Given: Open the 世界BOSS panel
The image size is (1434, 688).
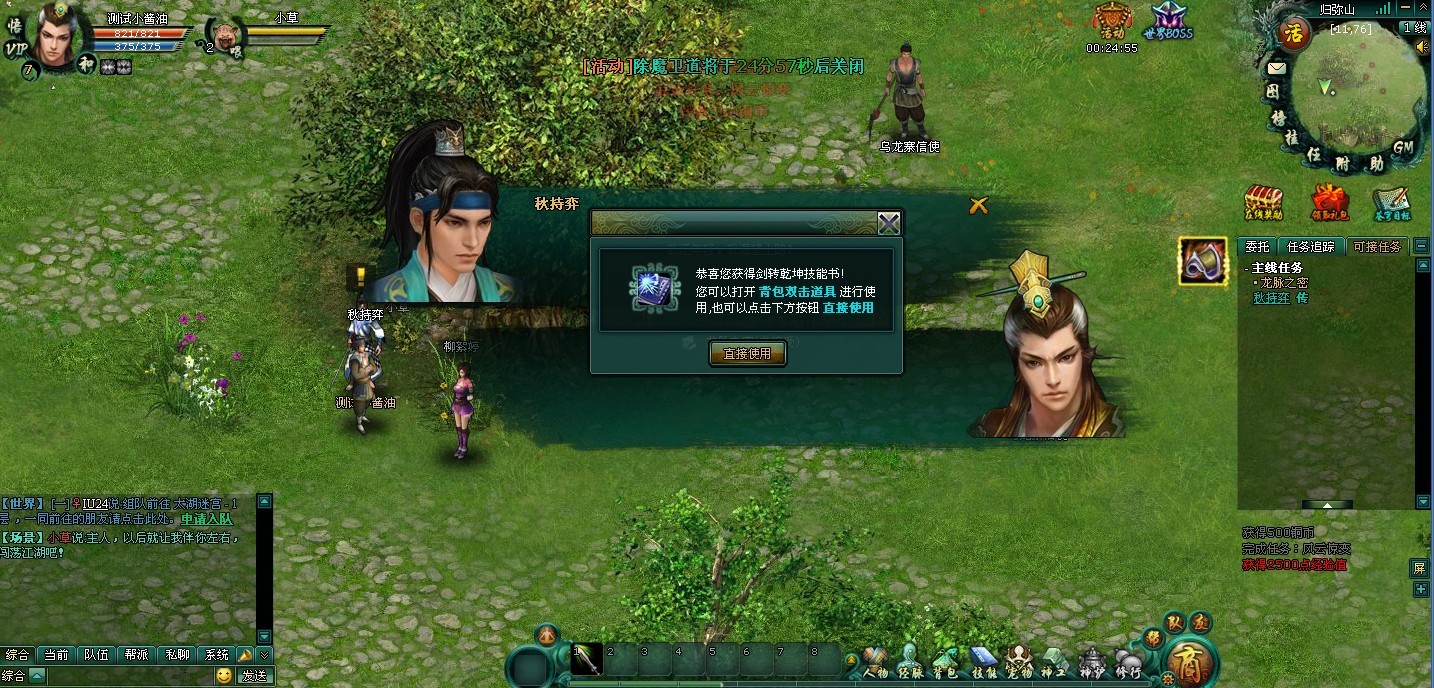Looking at the screenshot, I should coord(1170,22).
